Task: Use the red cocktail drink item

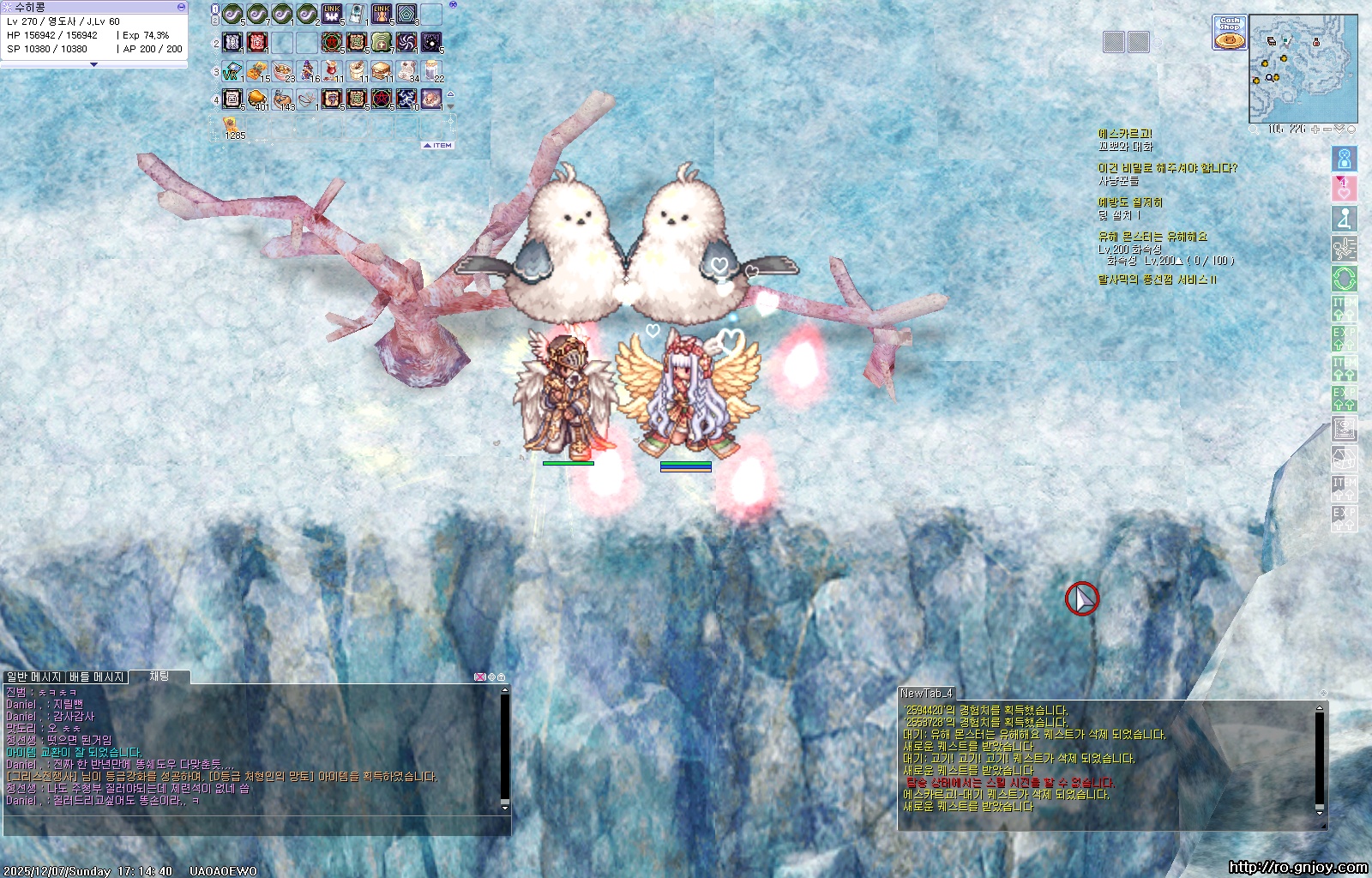Action: click(x=332, y=70)
